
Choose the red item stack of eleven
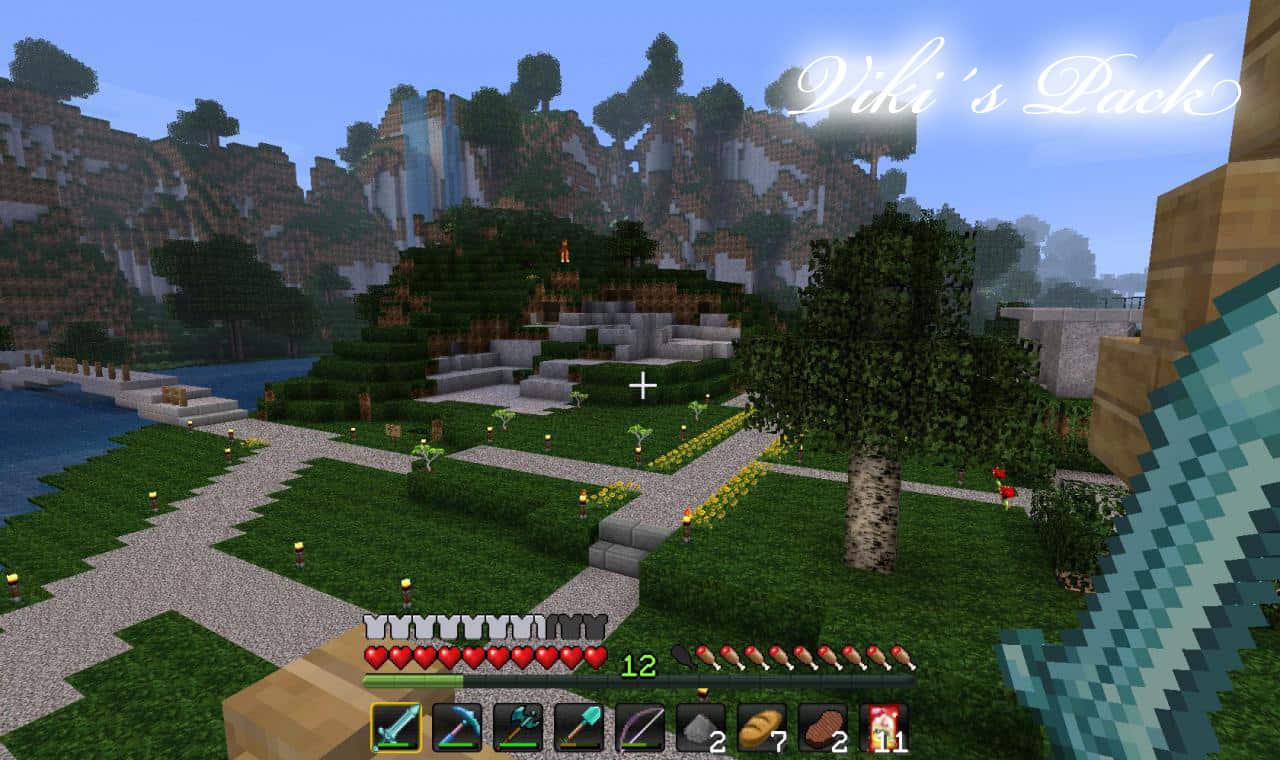click(883, 727)
